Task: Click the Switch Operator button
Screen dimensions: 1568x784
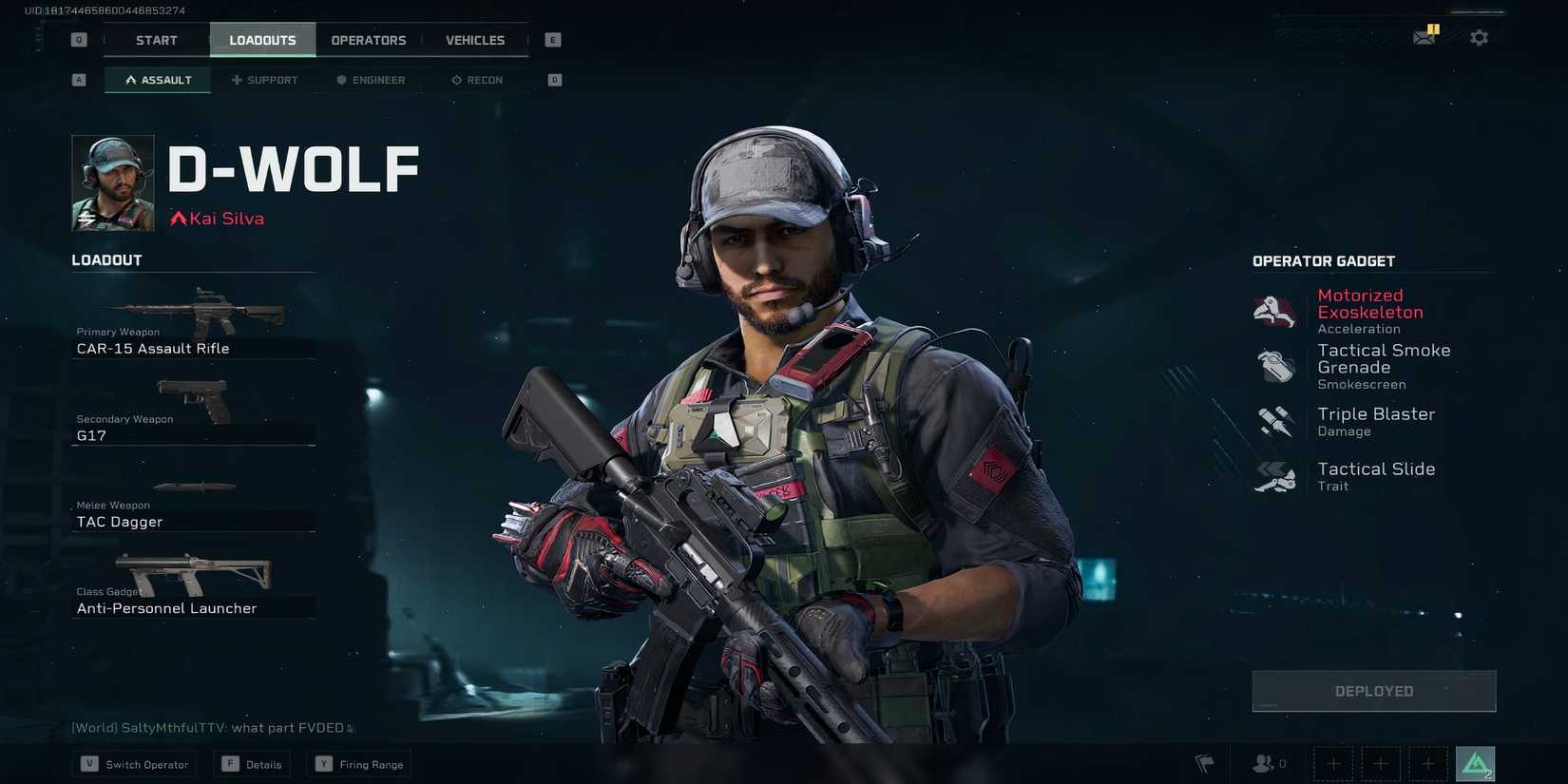Action: [x=133, y=763]
